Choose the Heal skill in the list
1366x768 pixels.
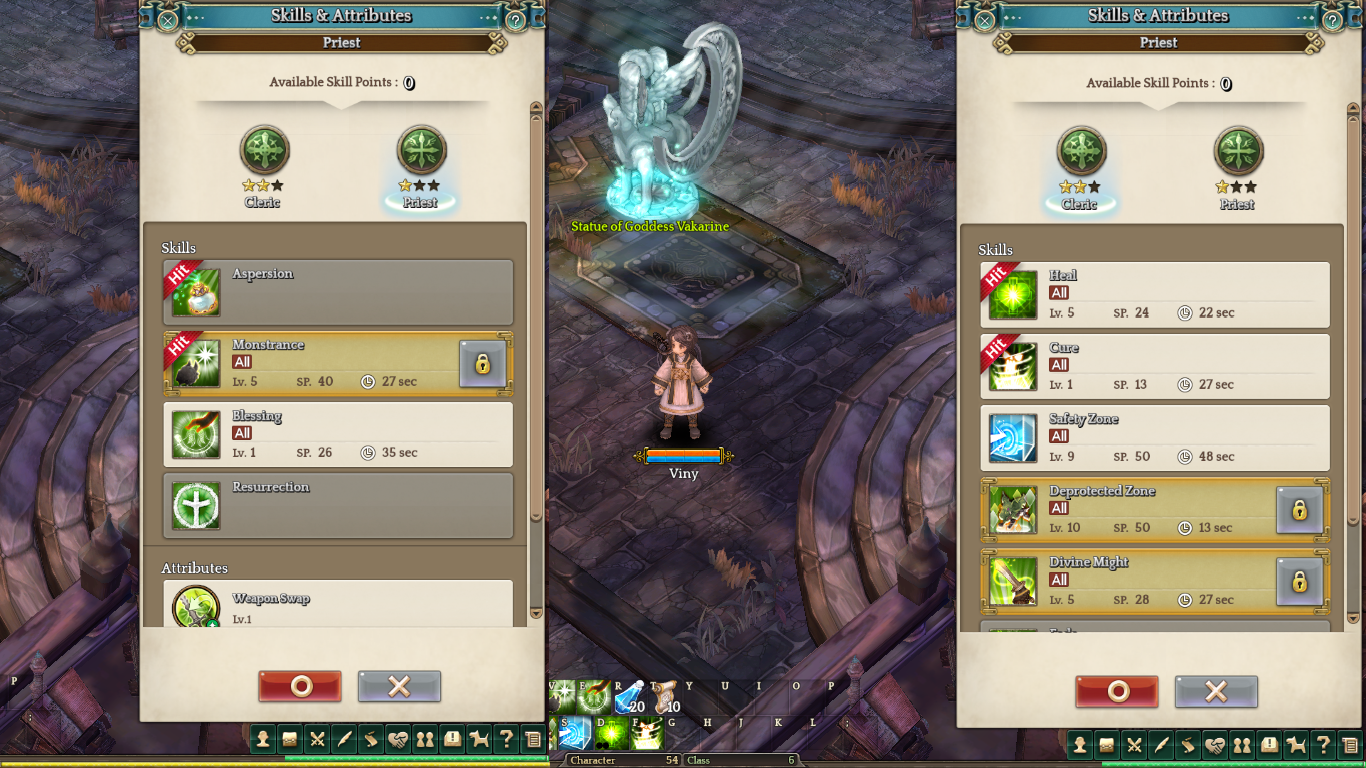click(x=1155, y=294)
